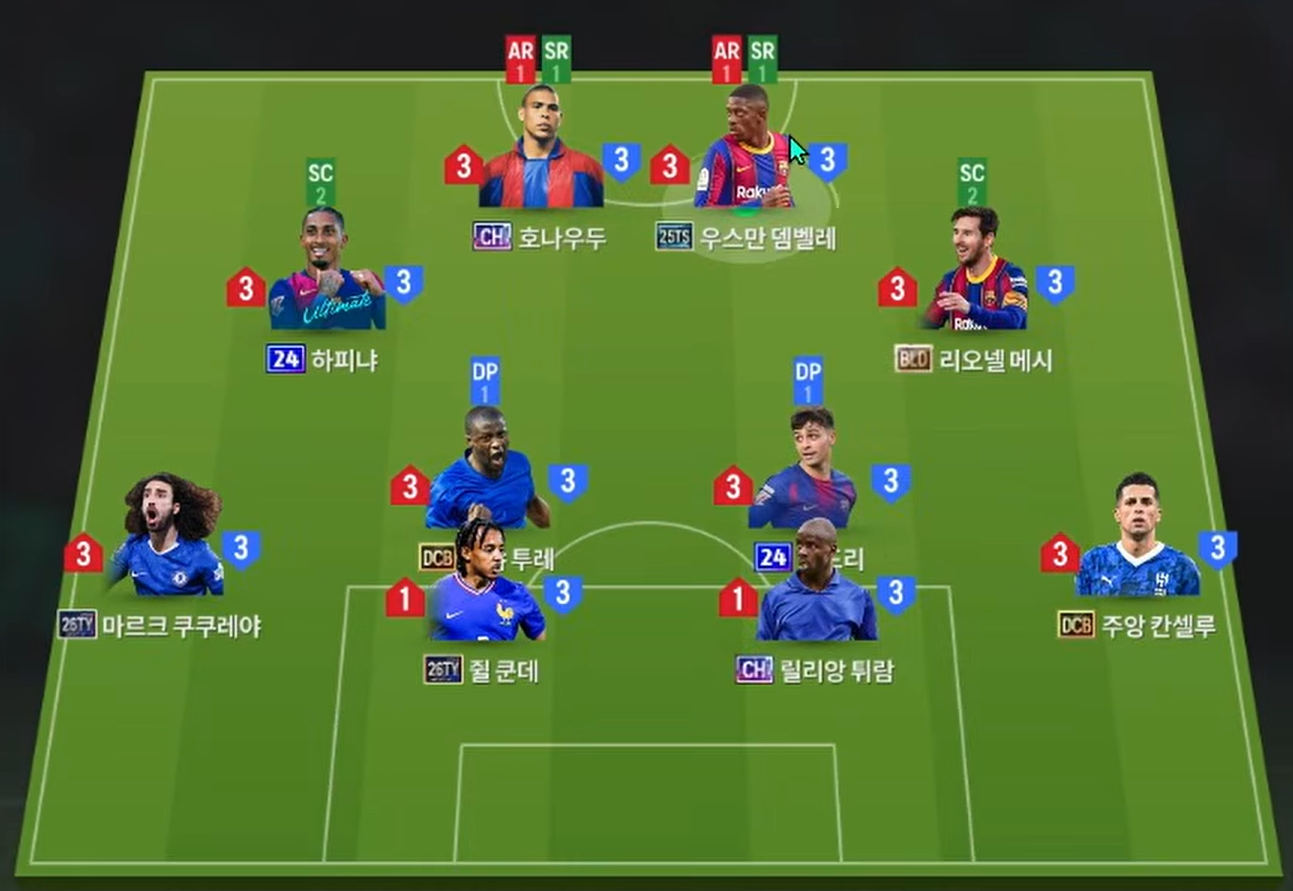Choose 우스만 뎀벨레 in the forward line
Image resolution: width=1293 pixels, height=891 pixels.
pos(746,150)
